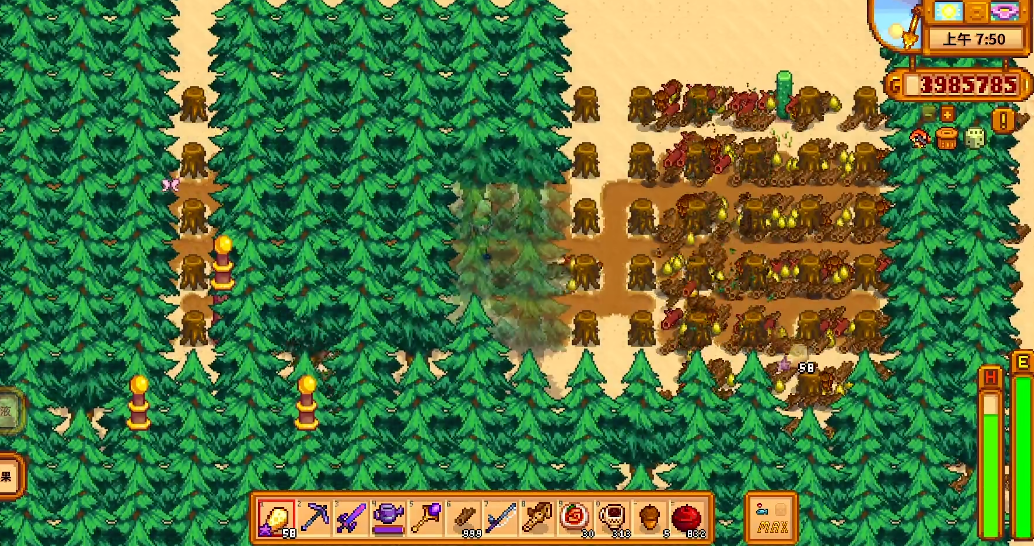Image resolution: width=1034 pixels, height=546 pixels.
Task: Select the golden item slot with 58
Action: 276,518
